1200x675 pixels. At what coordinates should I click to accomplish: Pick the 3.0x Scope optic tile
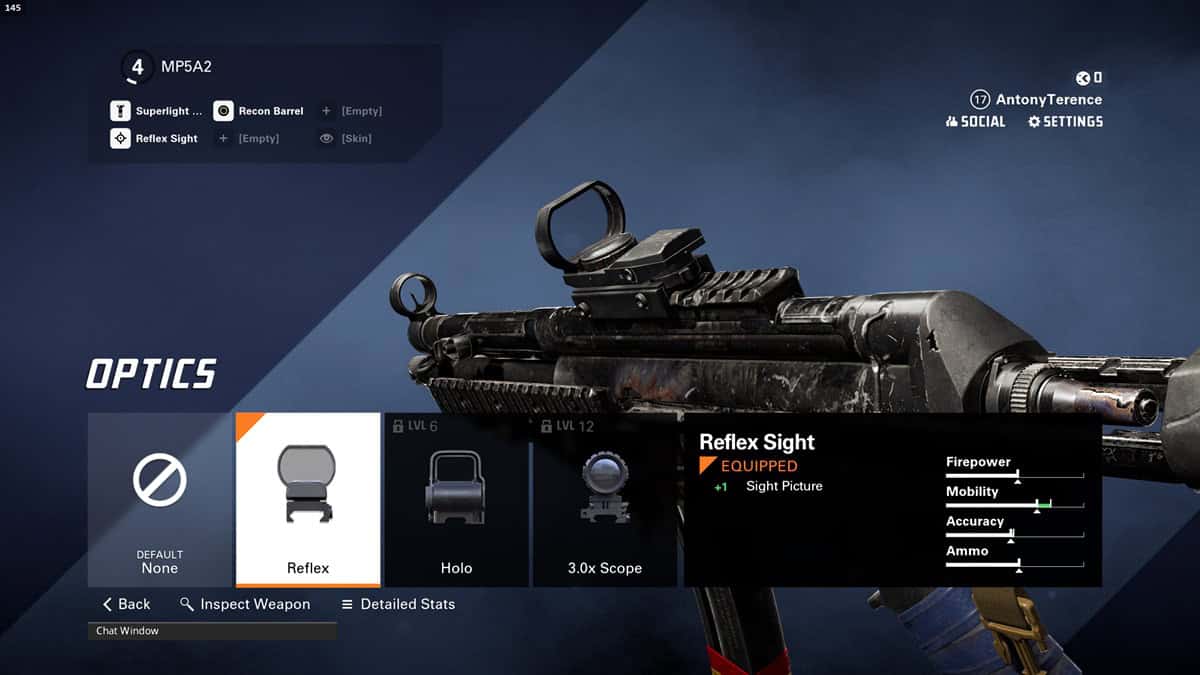click(604, 499)
